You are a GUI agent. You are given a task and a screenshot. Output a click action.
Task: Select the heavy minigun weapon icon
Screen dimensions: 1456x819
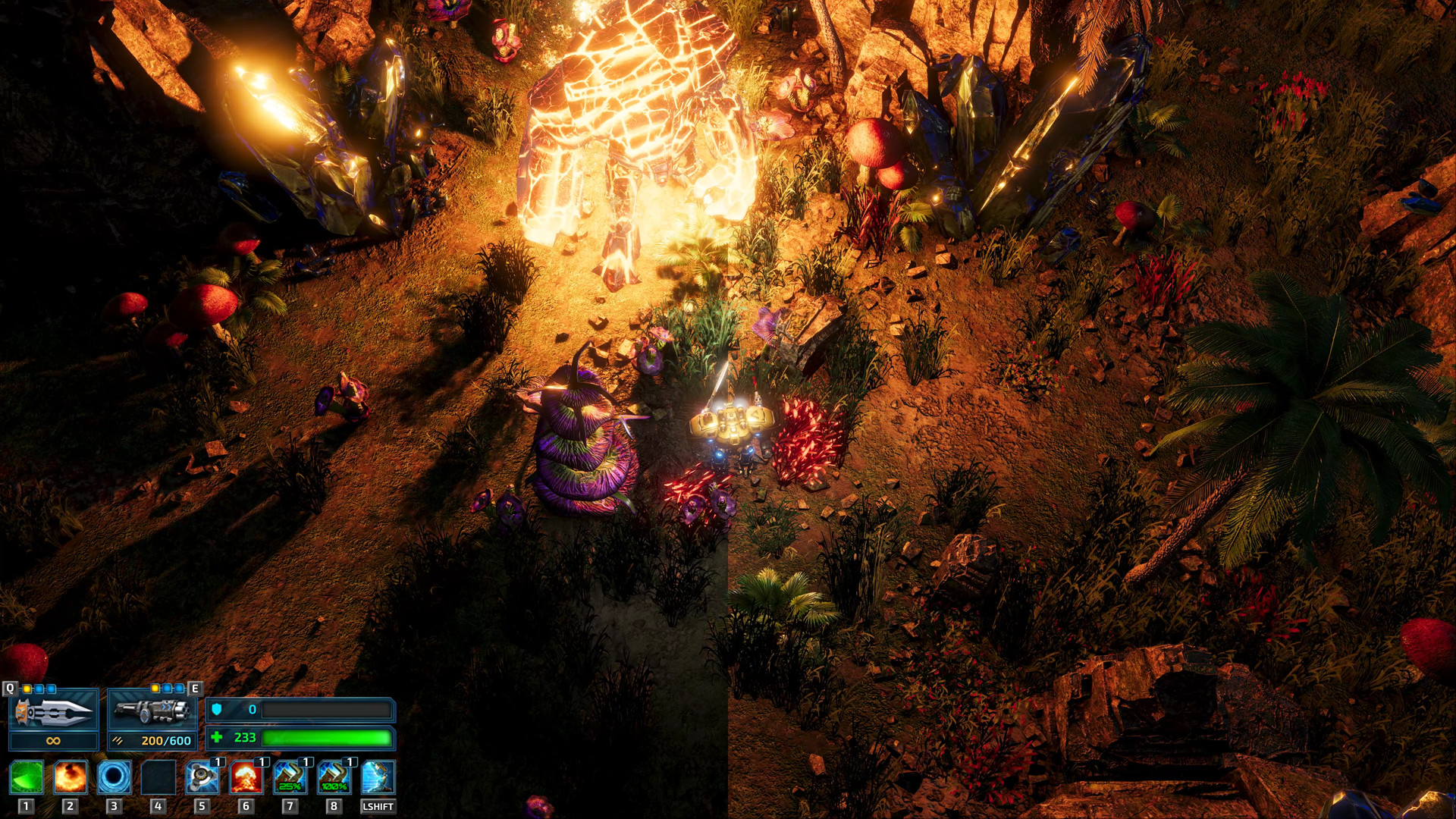click(x=152, y=711)
